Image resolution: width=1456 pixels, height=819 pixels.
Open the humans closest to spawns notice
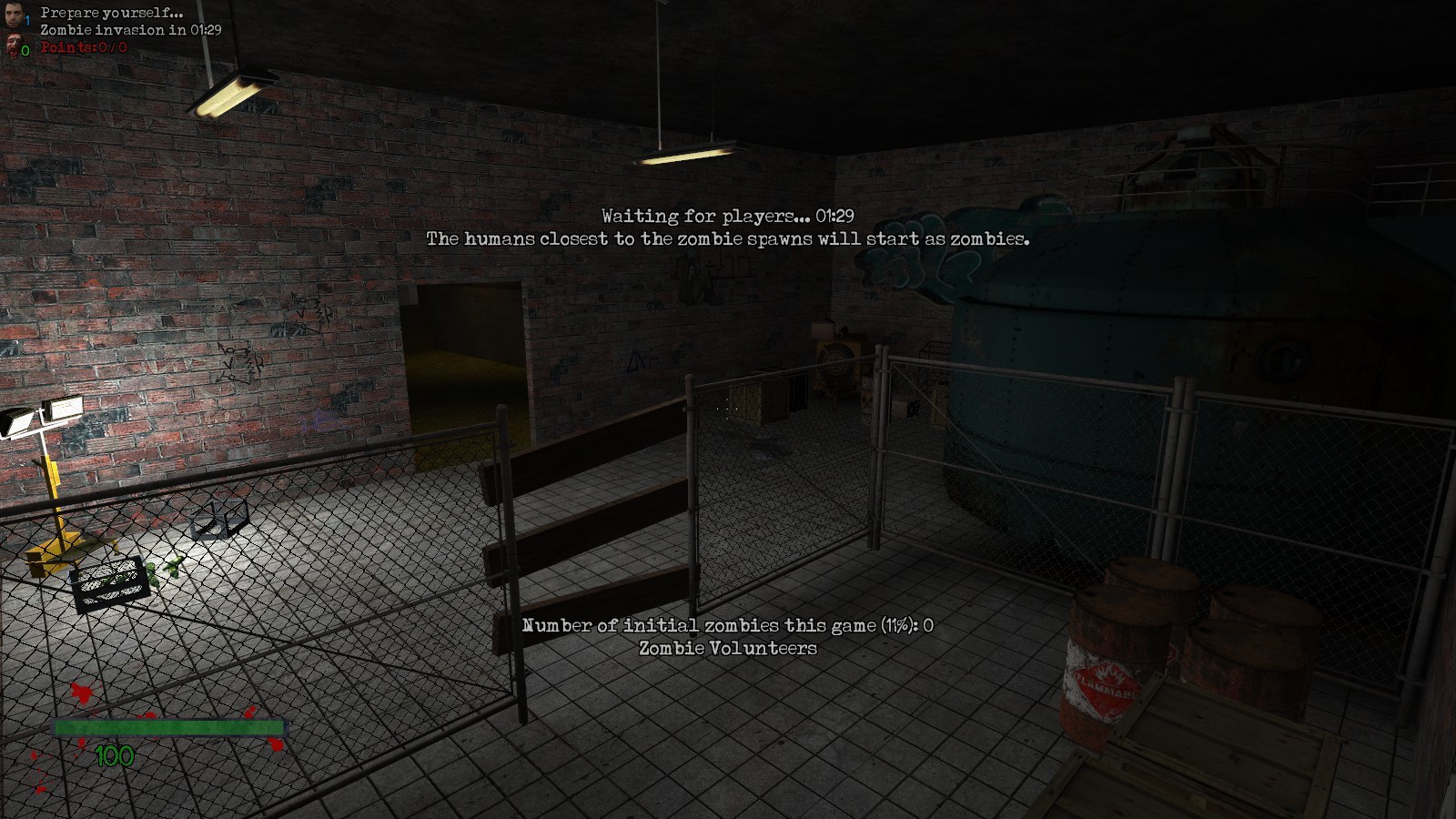tap(728, 239)
